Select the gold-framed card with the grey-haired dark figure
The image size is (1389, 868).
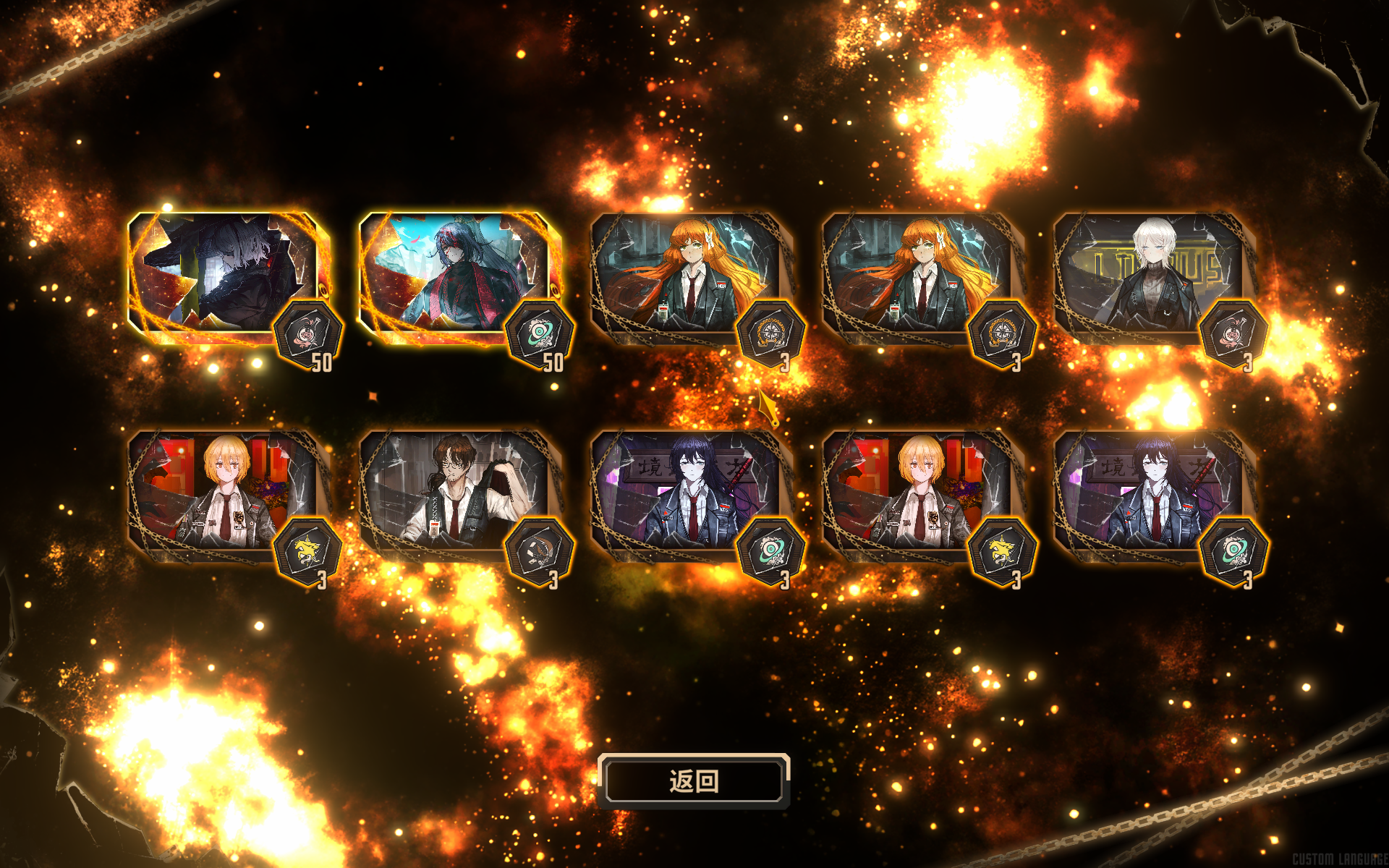pyautogui.click(x=224, y=275)
